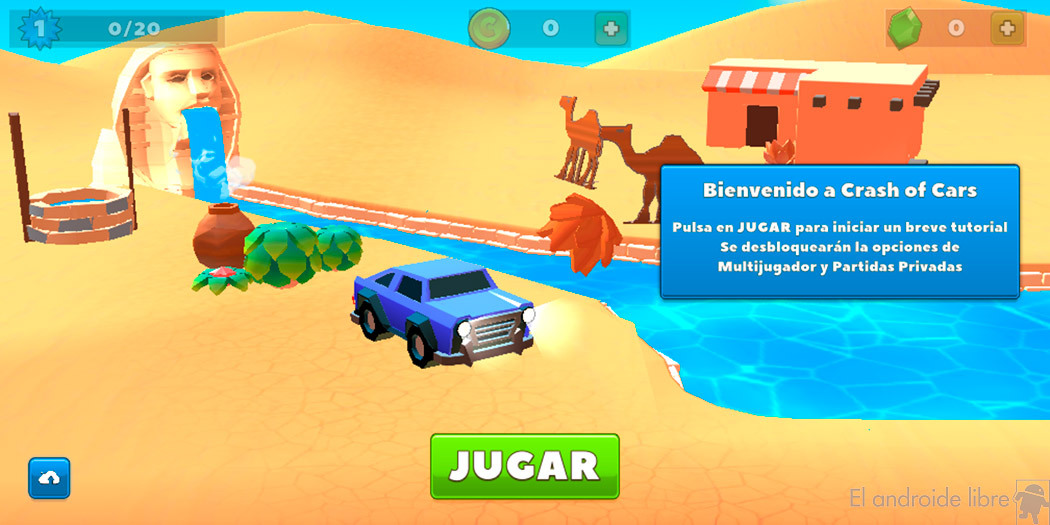Select the level 1 star badge

pyautogui.click(x=40, y=28)
